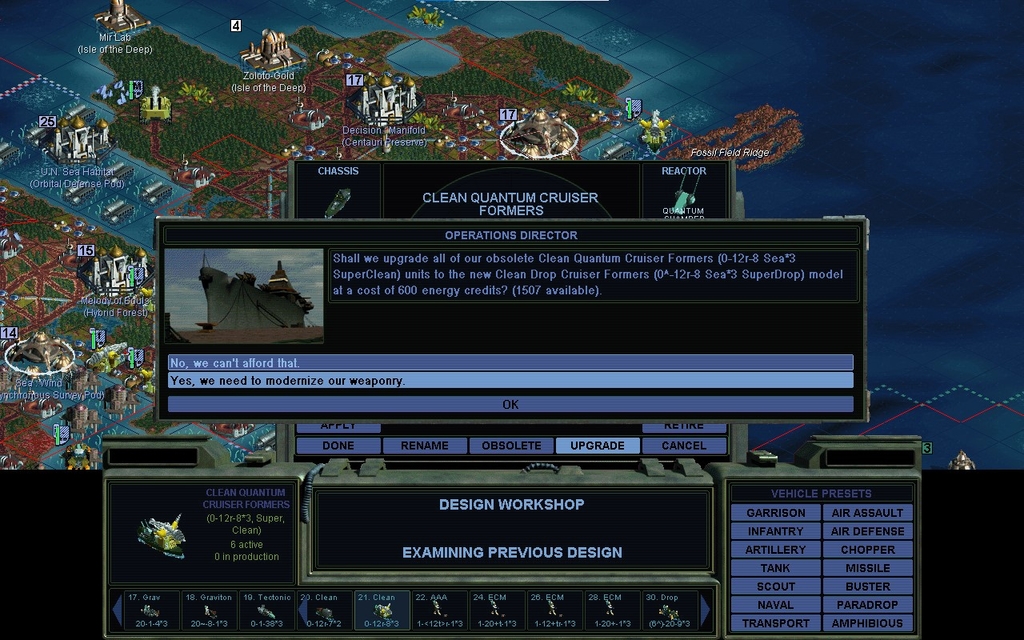
Task: Open the 19 Tectonic design slot
Action: [x=267, y=610]
